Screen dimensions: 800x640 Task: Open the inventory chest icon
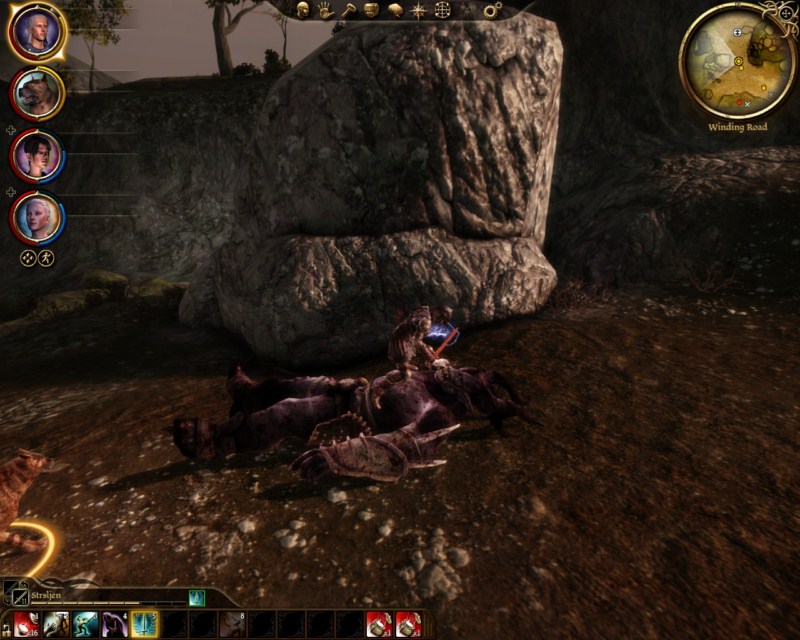pyautogui.click(x=371, y=10)
